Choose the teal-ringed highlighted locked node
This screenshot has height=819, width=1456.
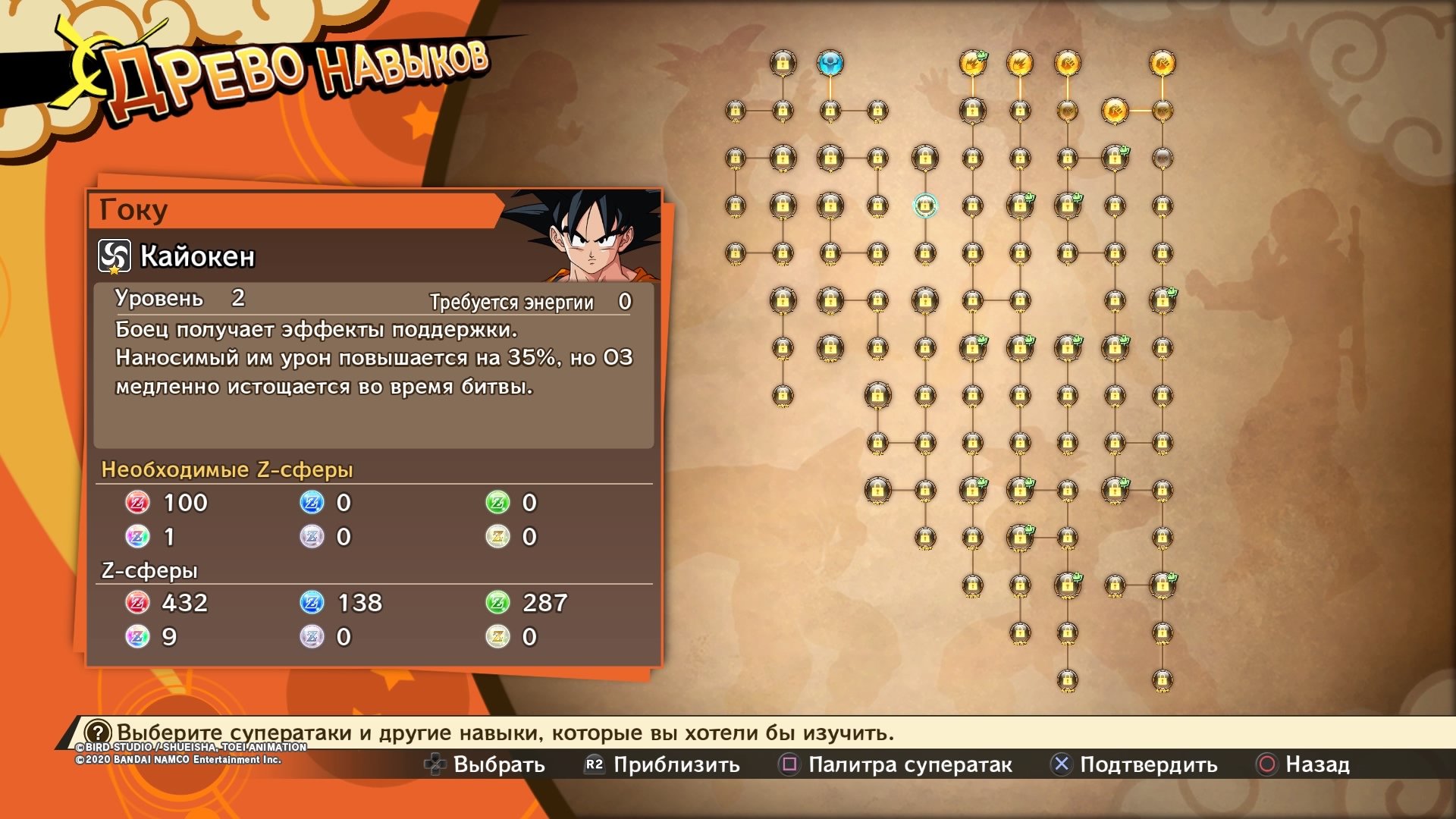[x=924, y=206]
